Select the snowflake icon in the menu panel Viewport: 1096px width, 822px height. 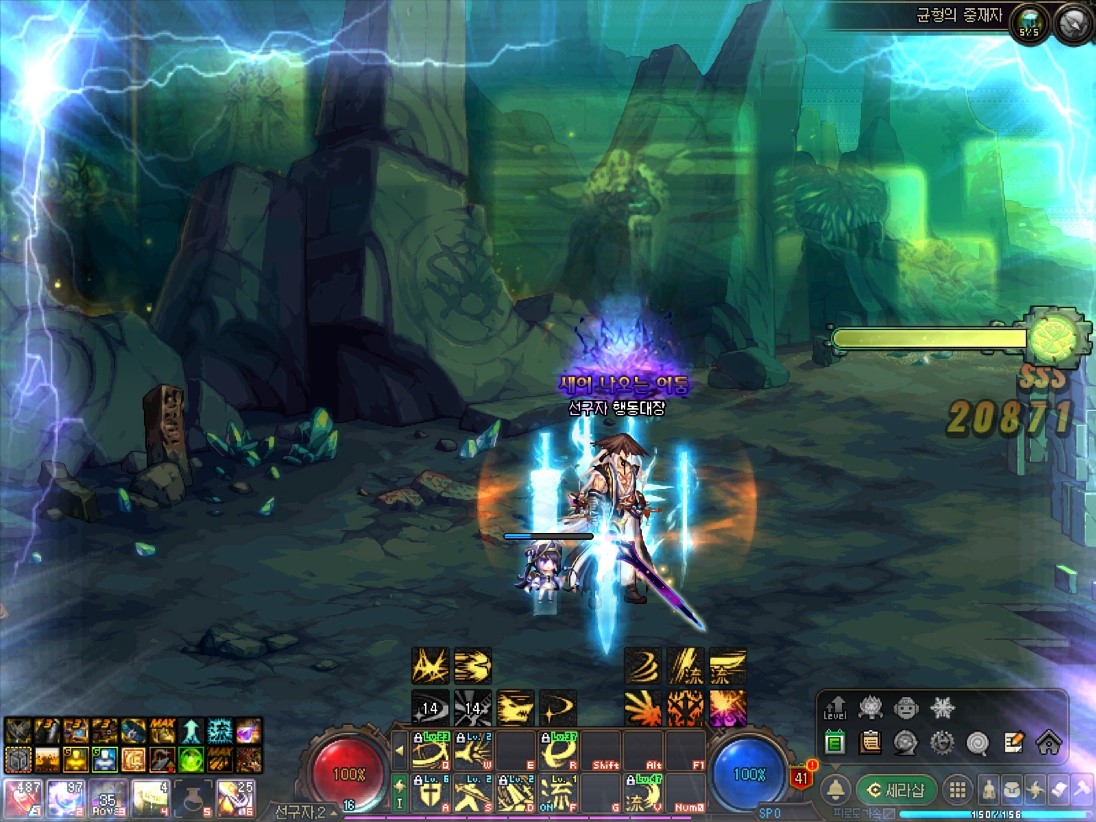[x=941, y=708]
